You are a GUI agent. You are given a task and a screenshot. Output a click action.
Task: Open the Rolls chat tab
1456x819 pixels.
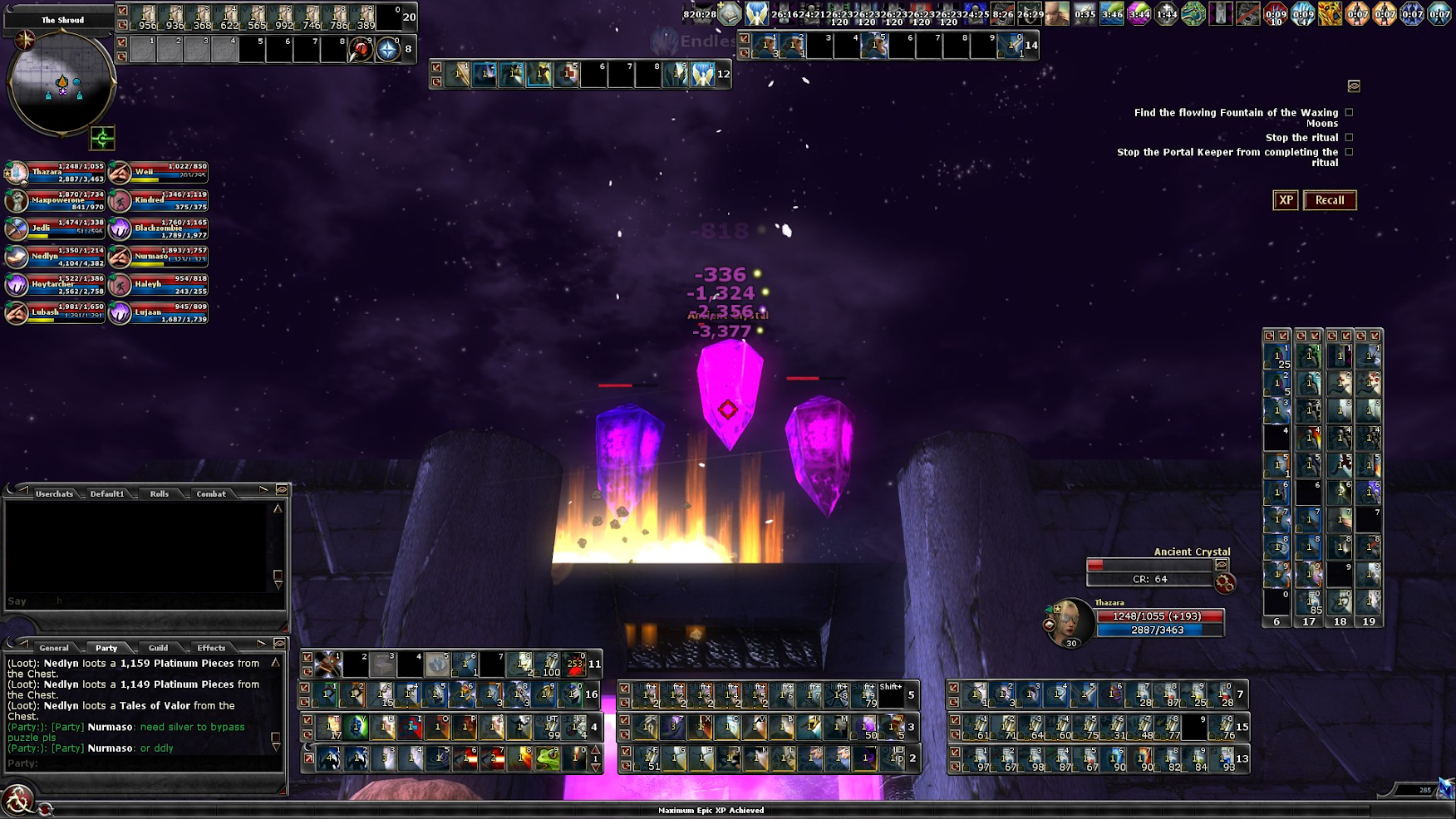(x=159, y=493)
